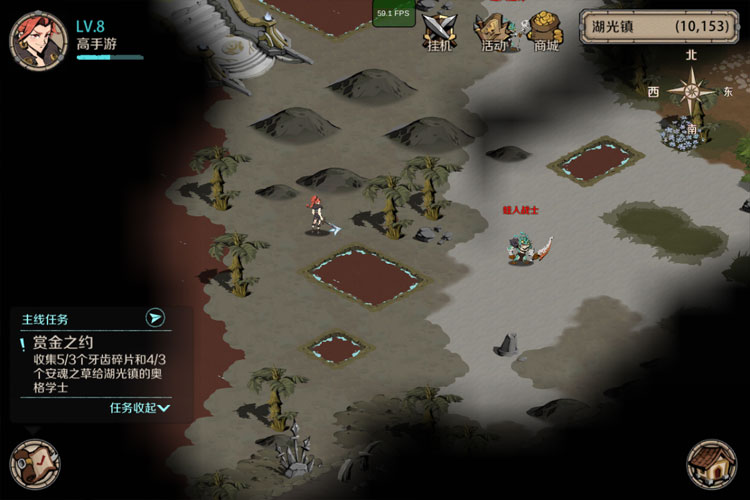Return home with the house icon
The height and width of the screenshot is (500, 750).
(711, 464)
